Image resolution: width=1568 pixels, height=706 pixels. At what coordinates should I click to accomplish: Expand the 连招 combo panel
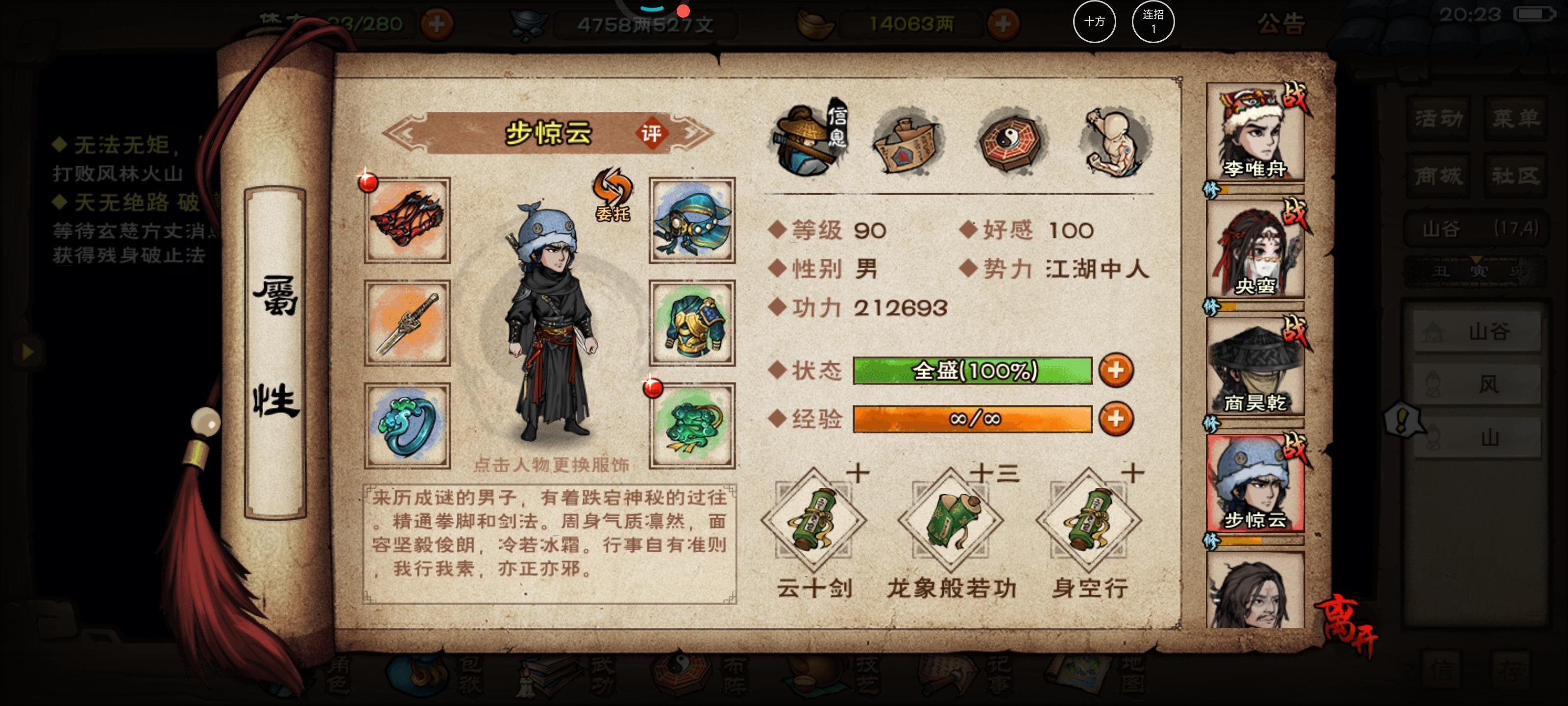(1153, 21)
